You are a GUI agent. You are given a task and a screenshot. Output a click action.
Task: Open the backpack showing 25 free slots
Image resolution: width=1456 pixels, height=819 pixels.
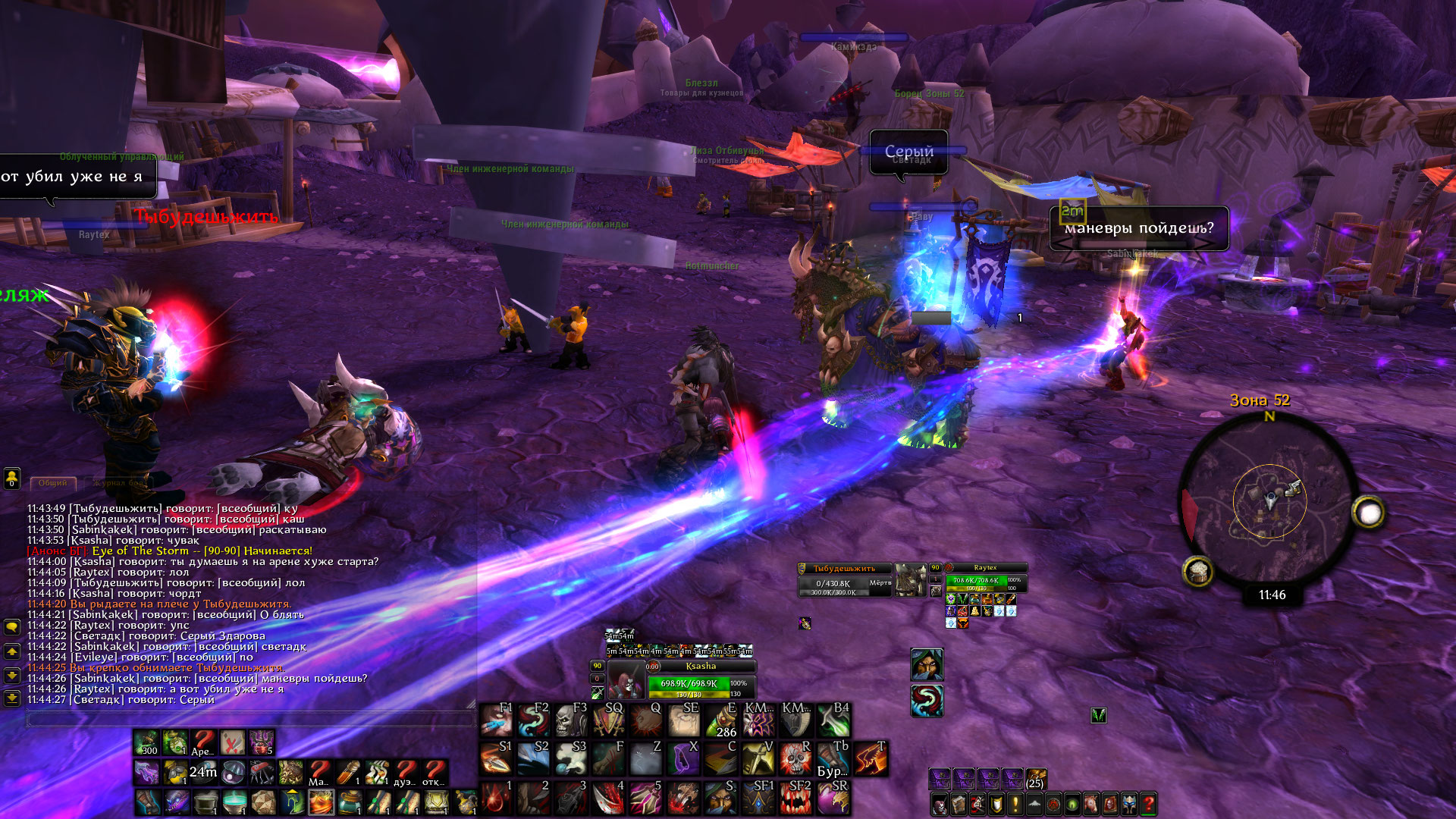(1036, 778)
